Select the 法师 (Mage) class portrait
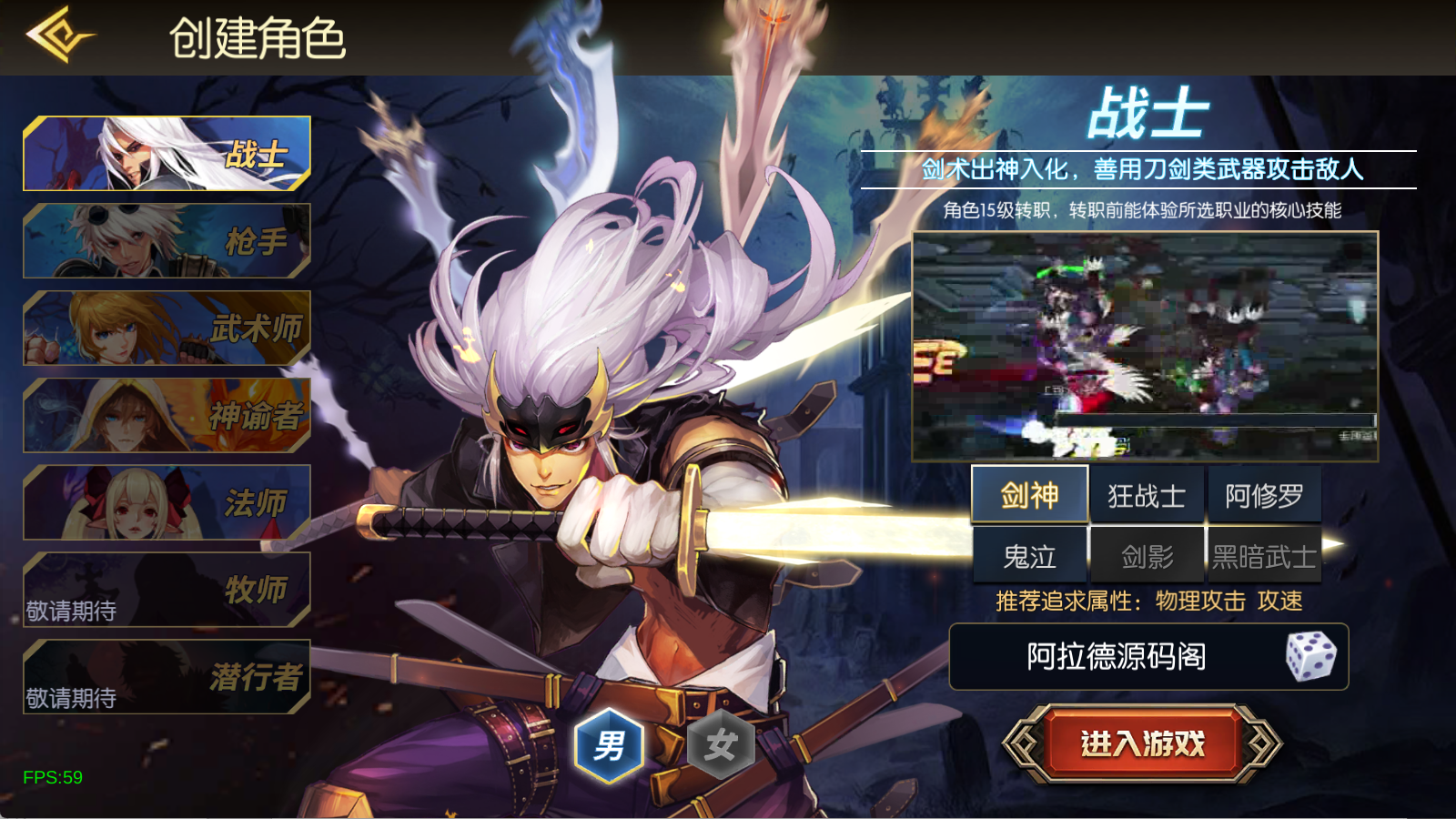 (x=166, y=502)
